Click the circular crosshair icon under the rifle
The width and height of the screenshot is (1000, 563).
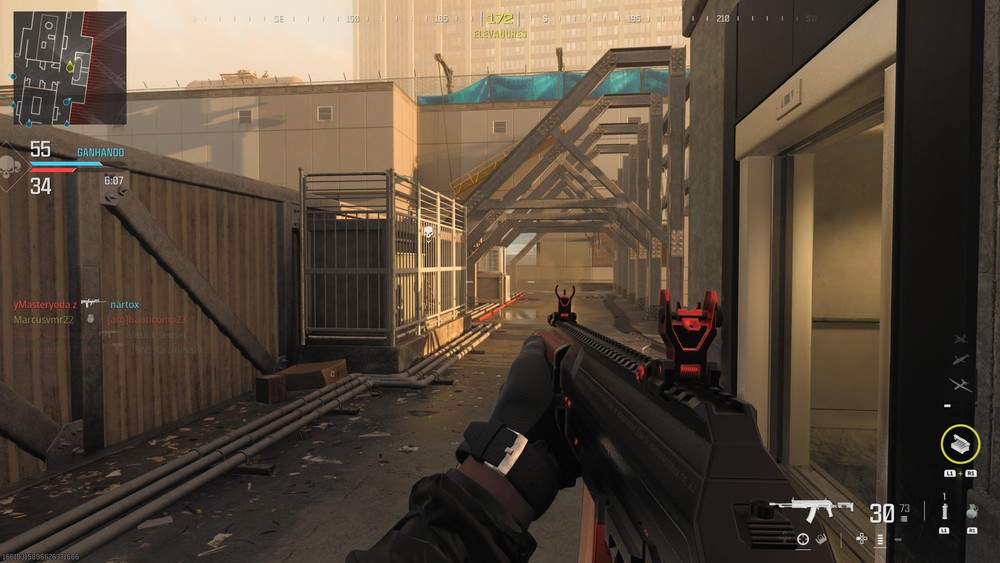click(803, 539)
